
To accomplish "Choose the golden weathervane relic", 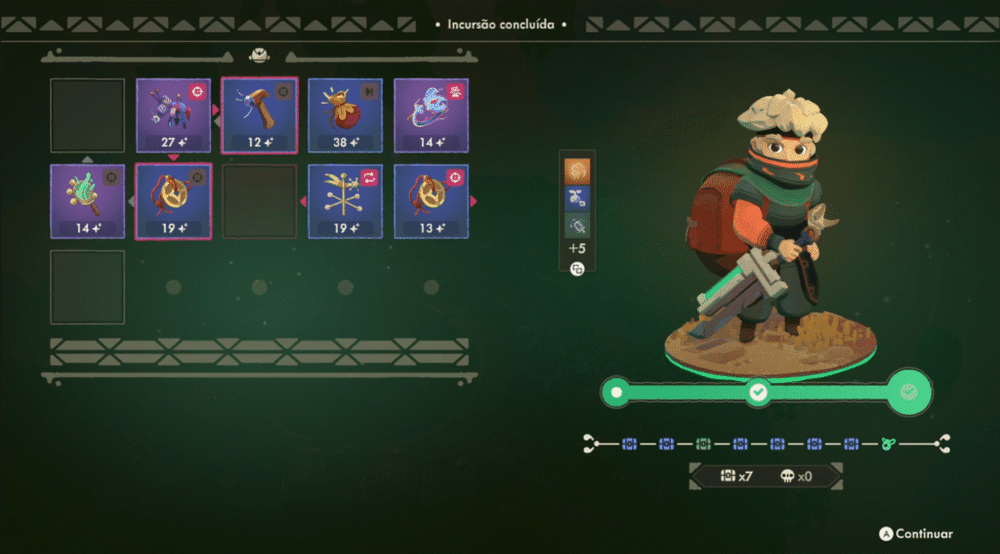I will [345, 201].
